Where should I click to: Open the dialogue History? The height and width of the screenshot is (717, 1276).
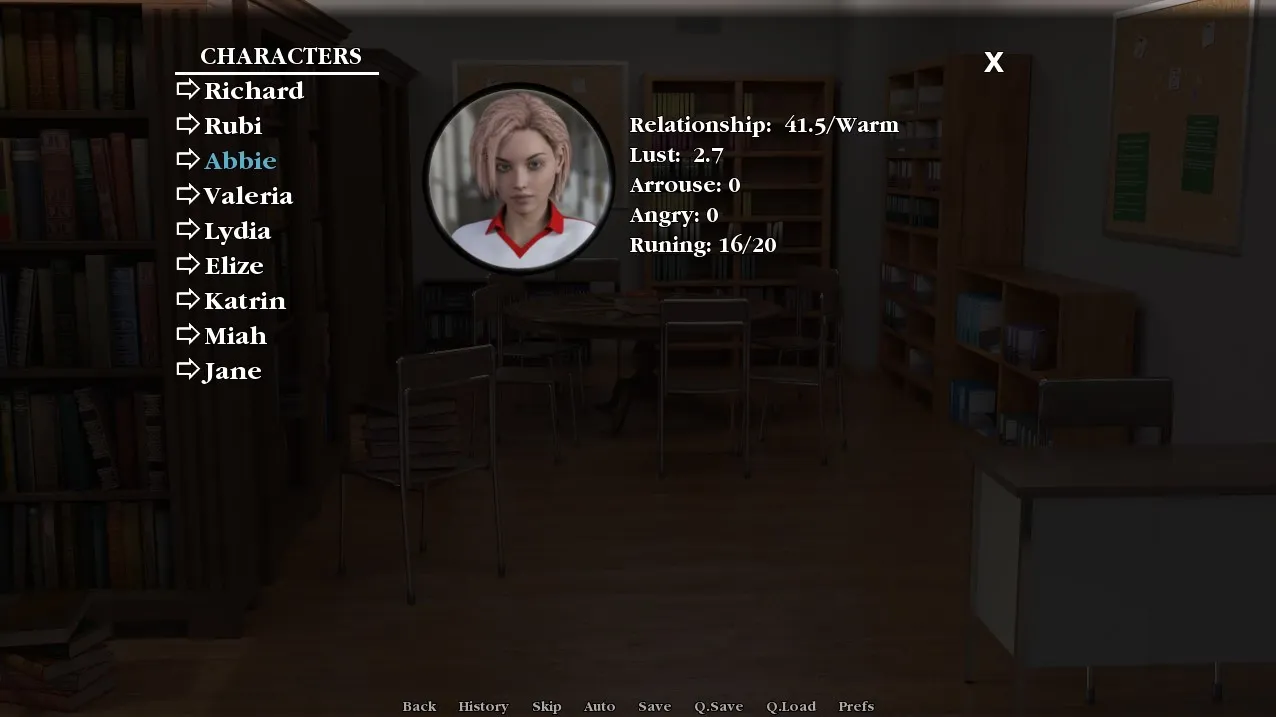pos(483,706)
